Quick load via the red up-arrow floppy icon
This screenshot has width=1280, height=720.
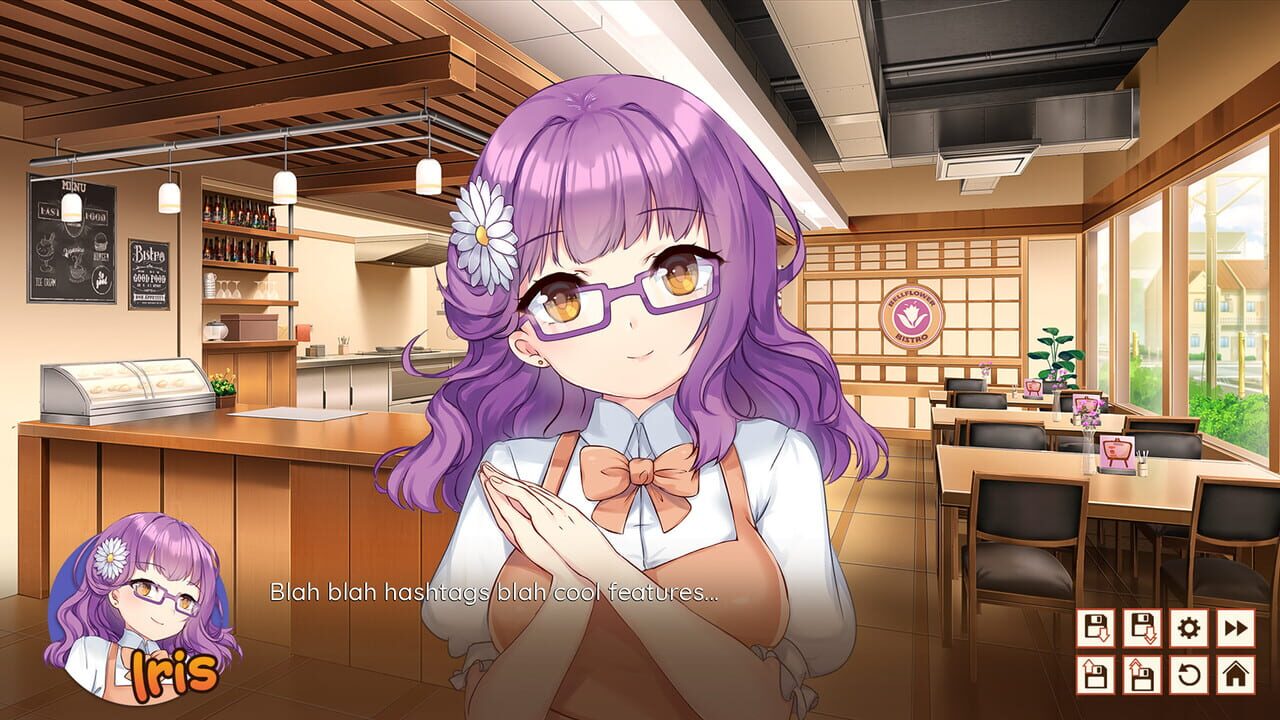1142,675
